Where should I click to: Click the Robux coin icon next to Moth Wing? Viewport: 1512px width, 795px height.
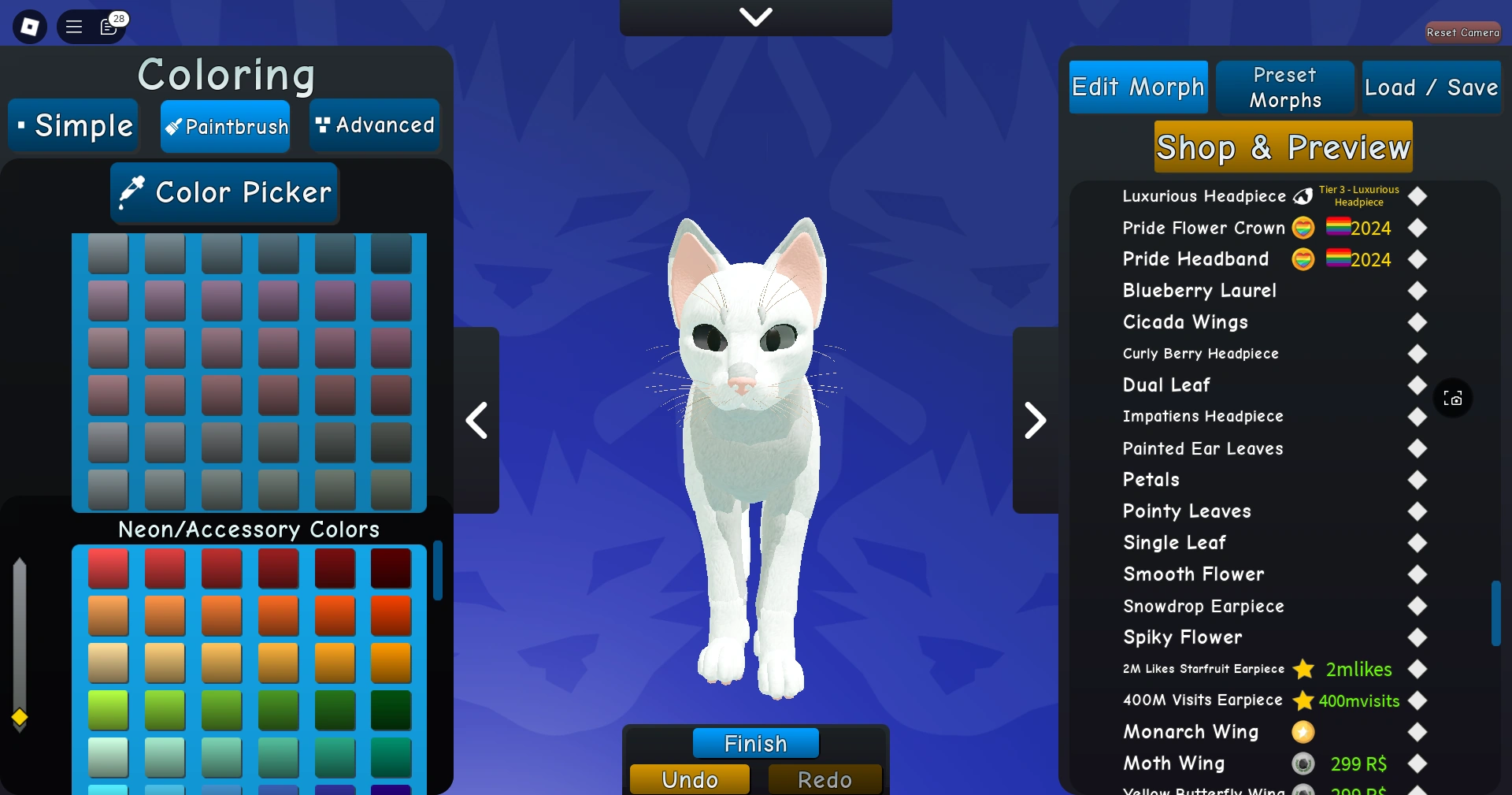click(x=1303, y=763)
